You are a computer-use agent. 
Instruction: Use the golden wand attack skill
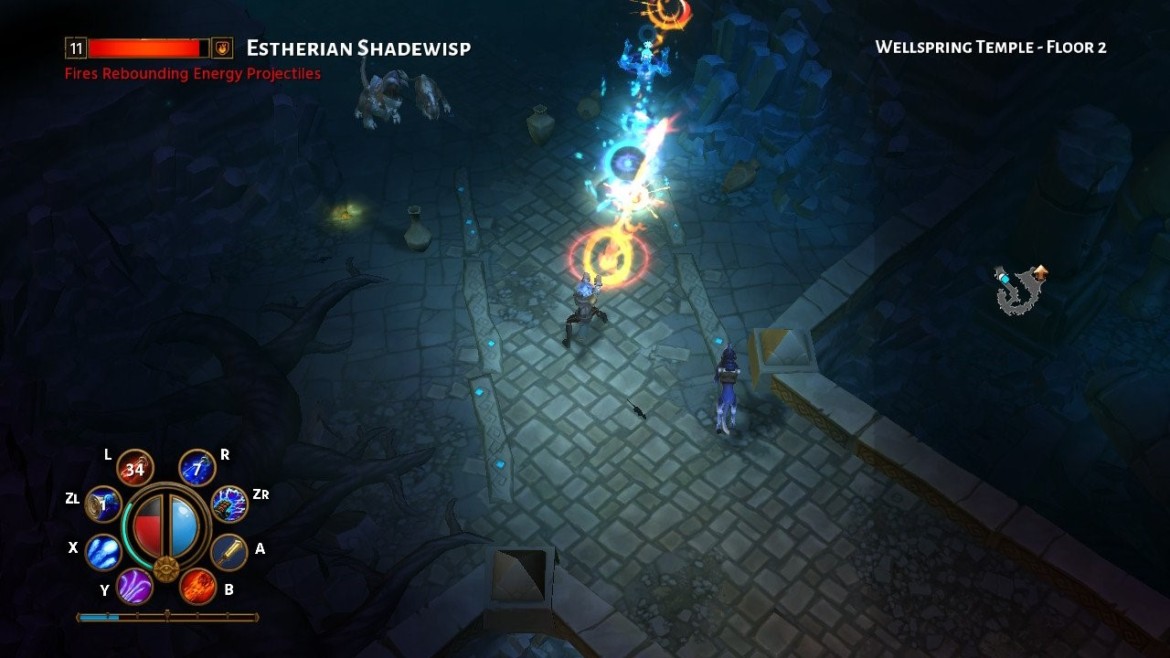click(229, 550)
